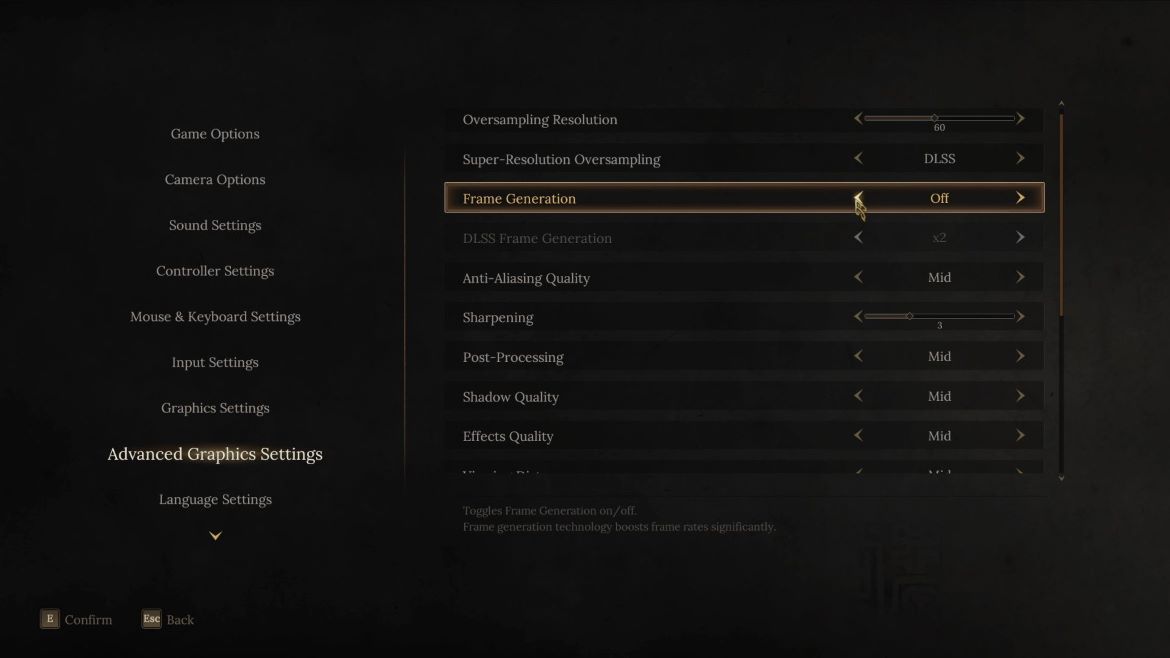Click the right arrow for Super-Resolution Oversampling
The image size is (1170, 658).
tap(1020, 158)
